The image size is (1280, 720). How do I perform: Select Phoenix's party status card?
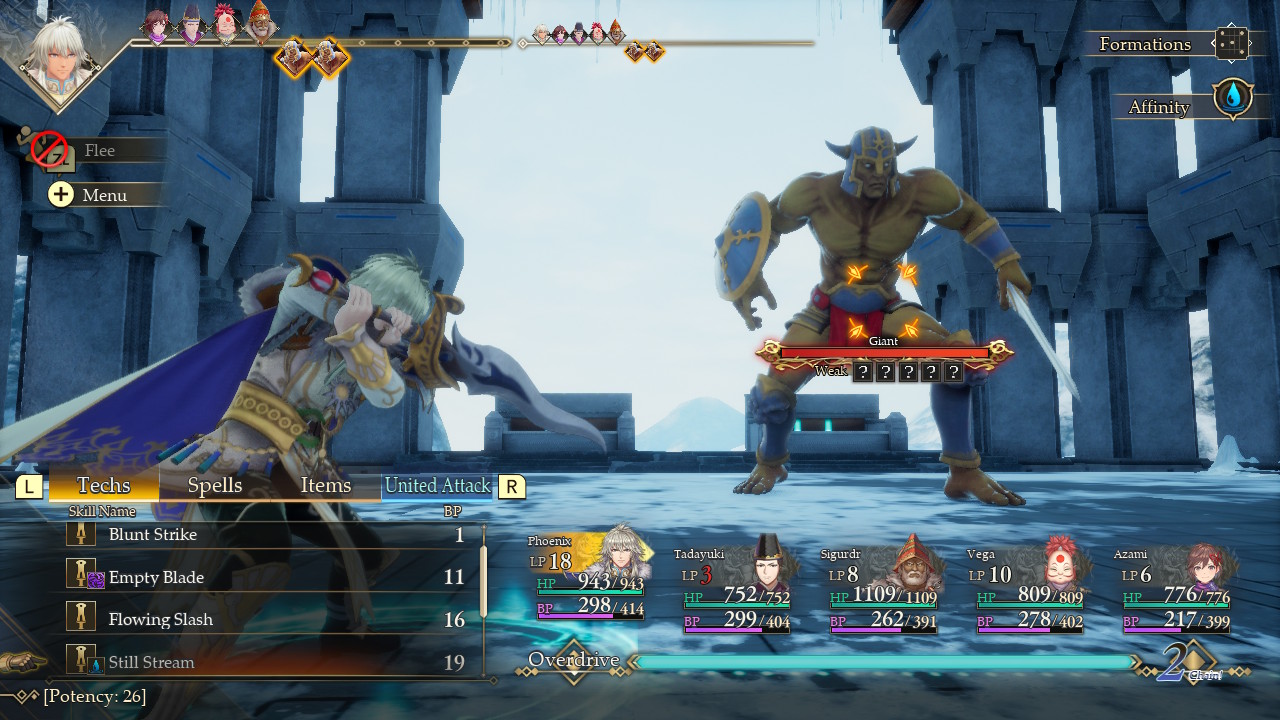(x=590, y=580)
